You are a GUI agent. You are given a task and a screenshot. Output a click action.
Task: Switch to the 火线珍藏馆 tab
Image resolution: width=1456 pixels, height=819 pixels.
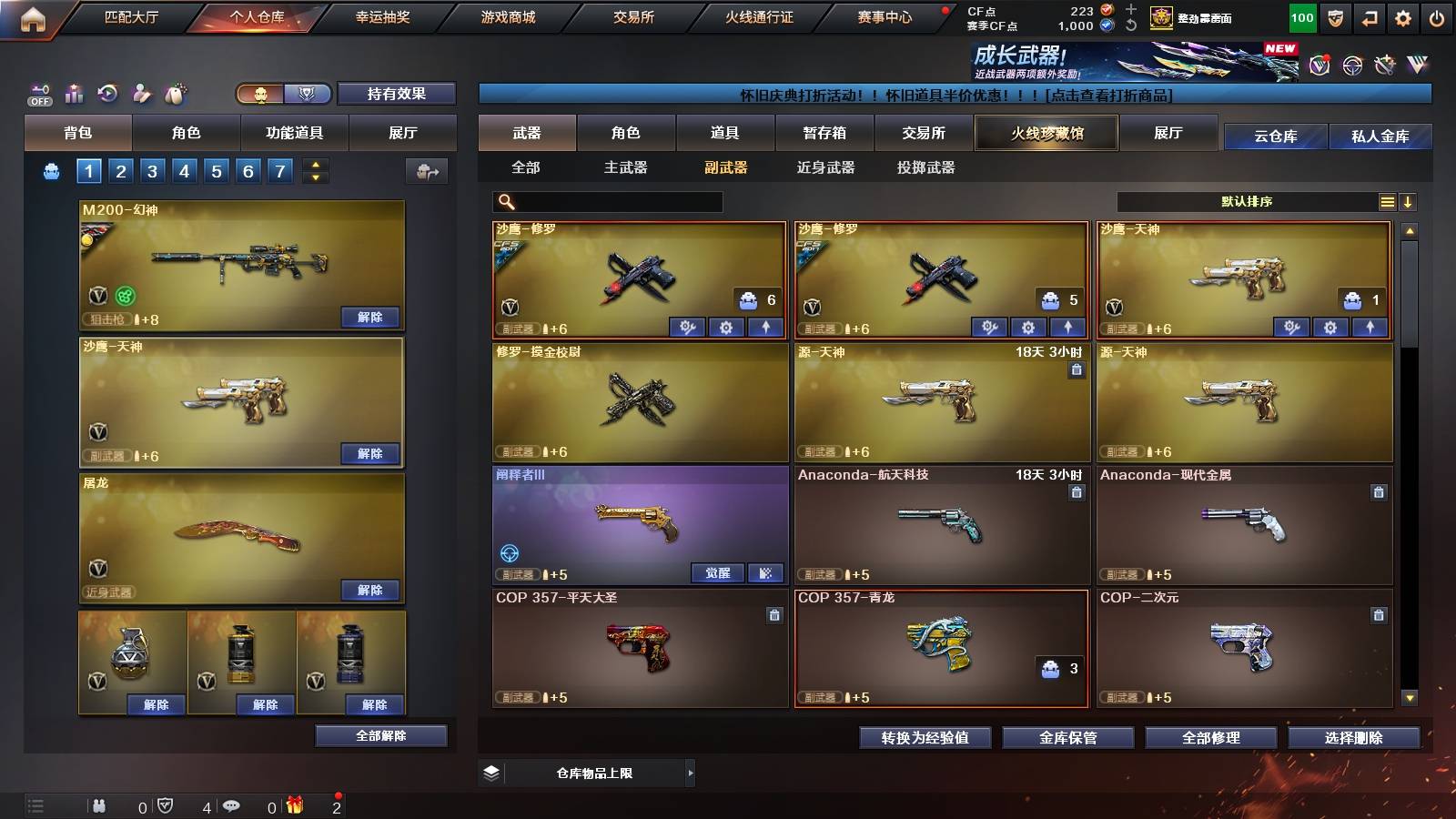tap(1046, 133)
